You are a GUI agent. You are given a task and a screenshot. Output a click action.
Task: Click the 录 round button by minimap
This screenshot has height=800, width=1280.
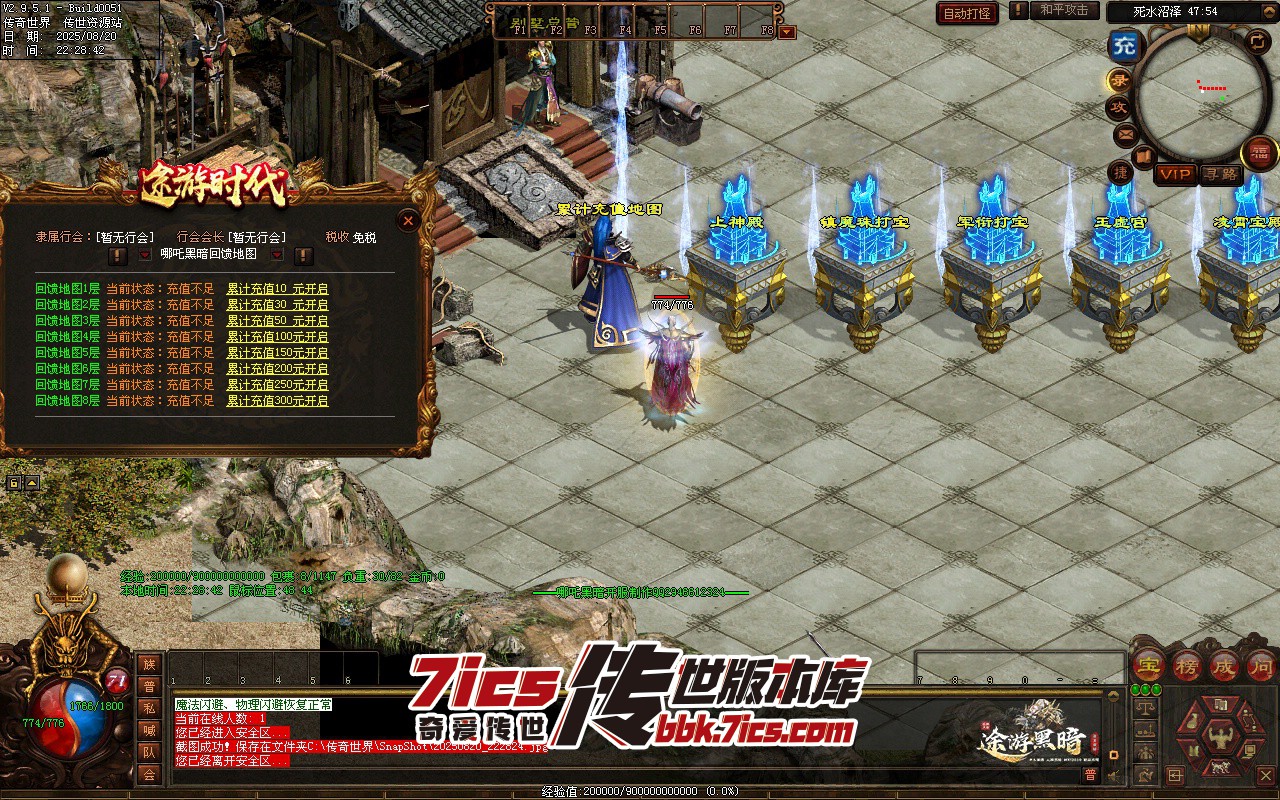[x=1118, y=81]
